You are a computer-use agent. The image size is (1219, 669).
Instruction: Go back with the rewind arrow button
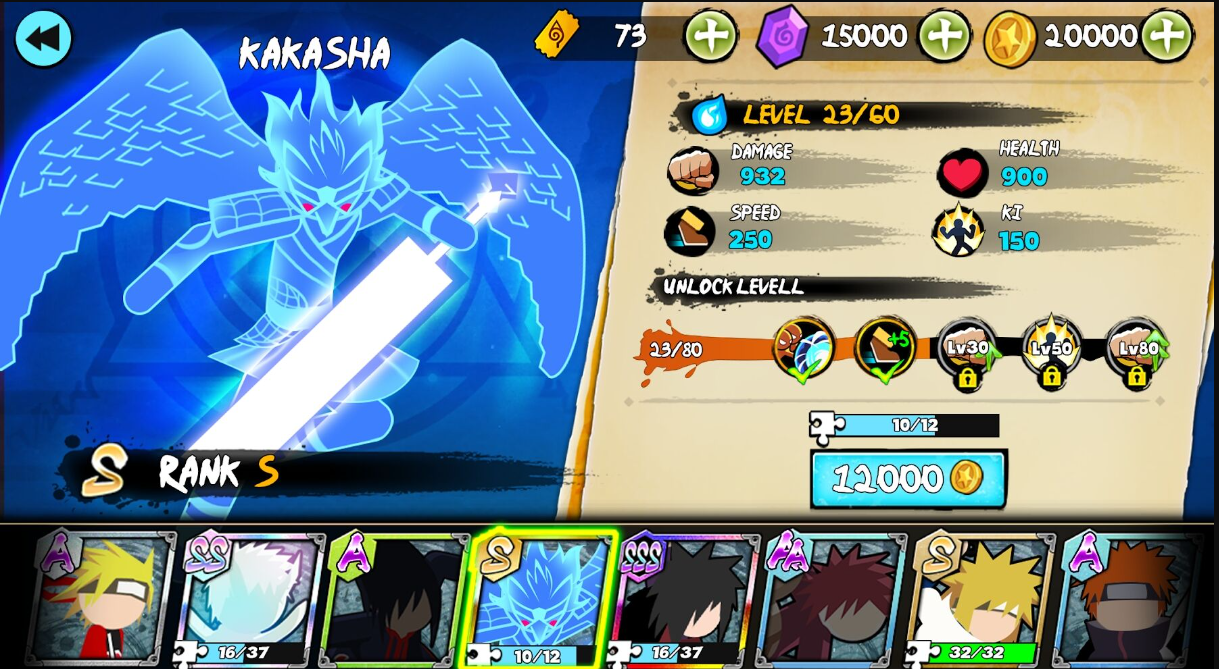(43, 39)
